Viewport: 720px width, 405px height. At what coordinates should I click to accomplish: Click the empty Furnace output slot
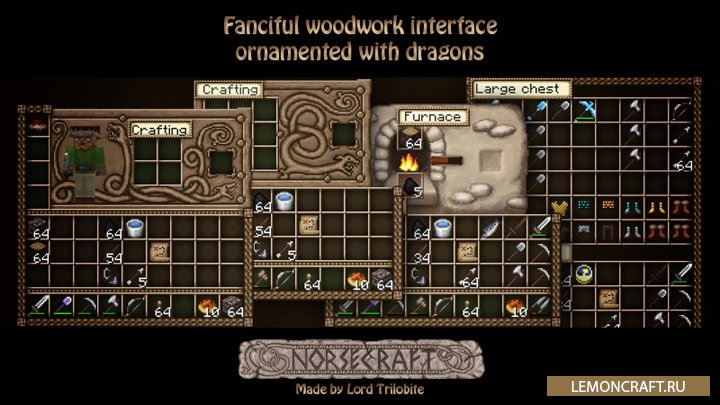tap(491, 158)
